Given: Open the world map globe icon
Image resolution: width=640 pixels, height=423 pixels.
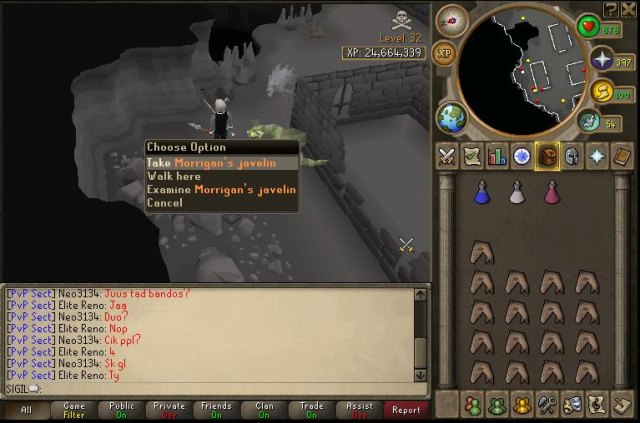Looking at the screenshot, I should click(452, 116).
